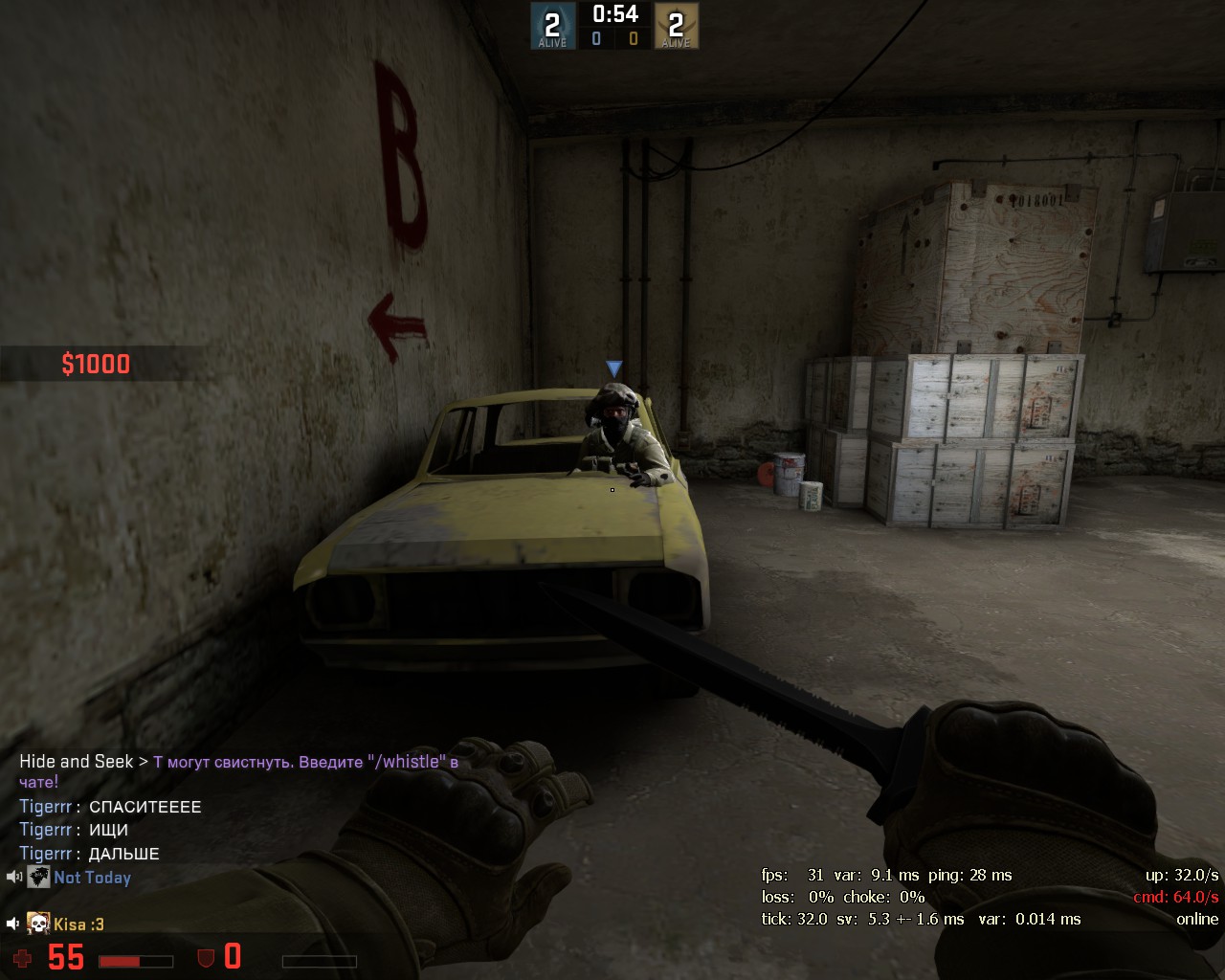Screen dimensions: 1225x980
Task: Click the speaker icon beside Not Today
Action: click(x=13, y=877)
